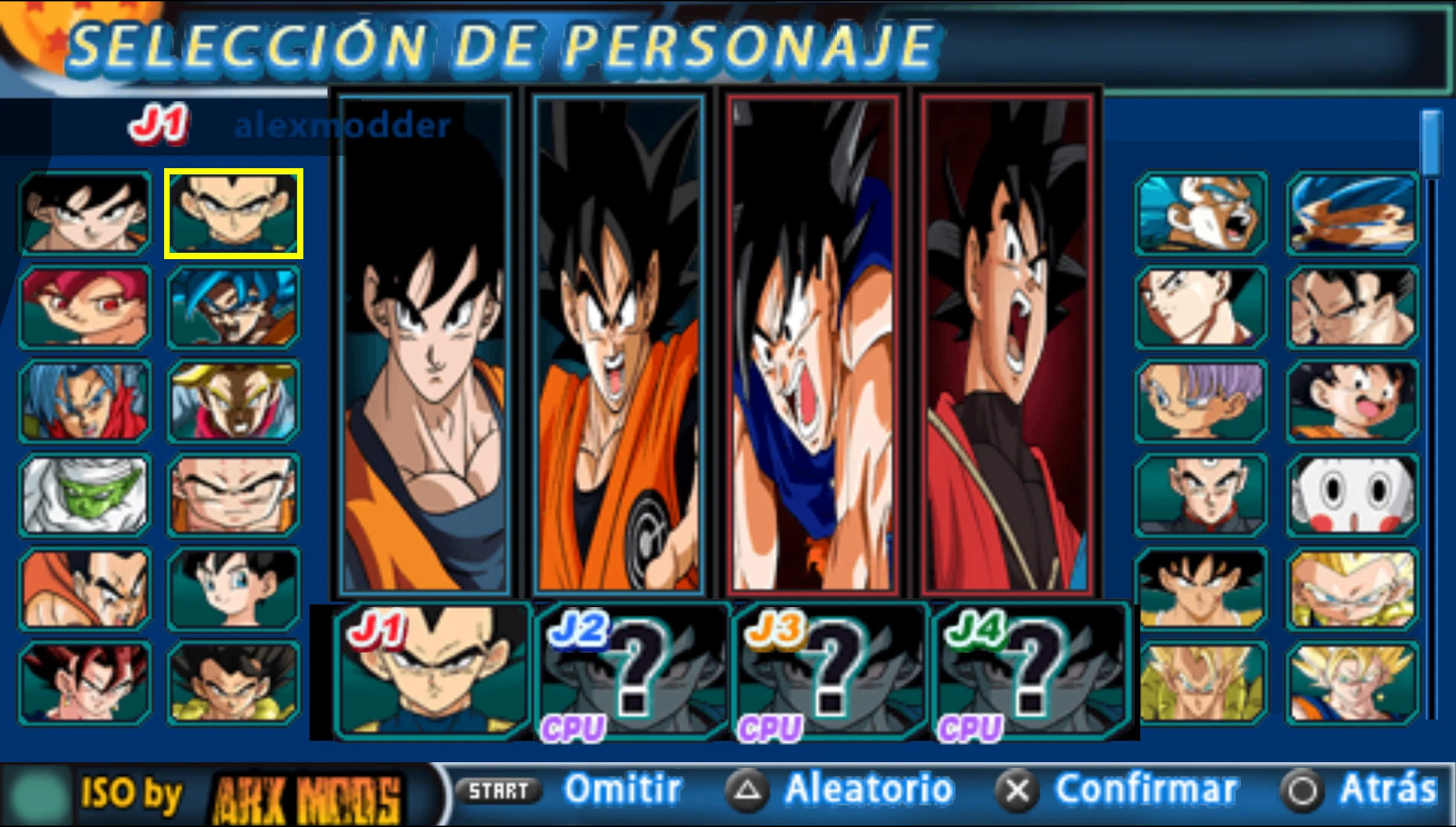Choose the green Piccolo character tile
The width and height of the screenshot is (1456, 827).
(x=85, y=495)
